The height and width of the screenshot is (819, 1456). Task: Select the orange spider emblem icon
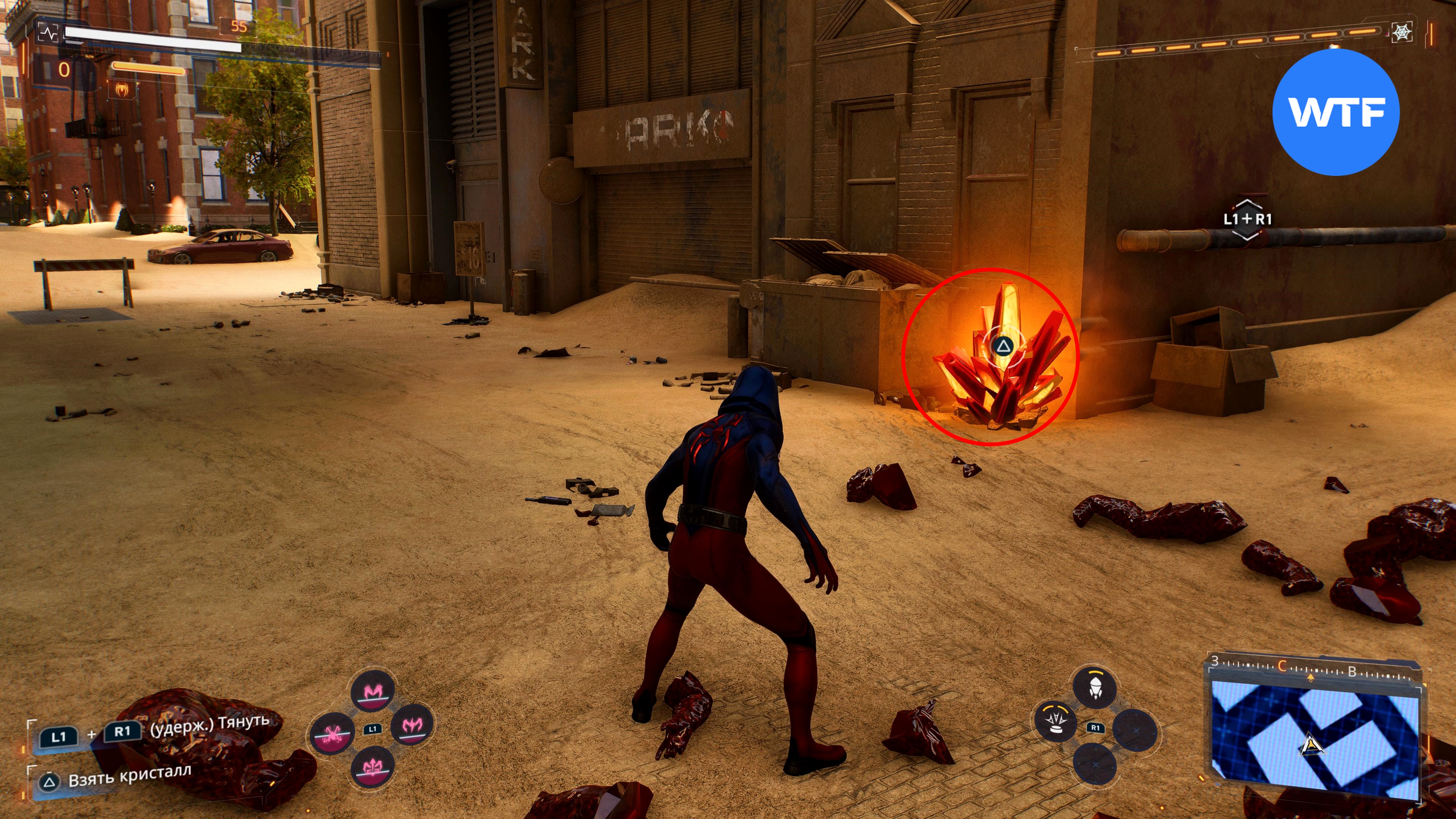point(121,88)
